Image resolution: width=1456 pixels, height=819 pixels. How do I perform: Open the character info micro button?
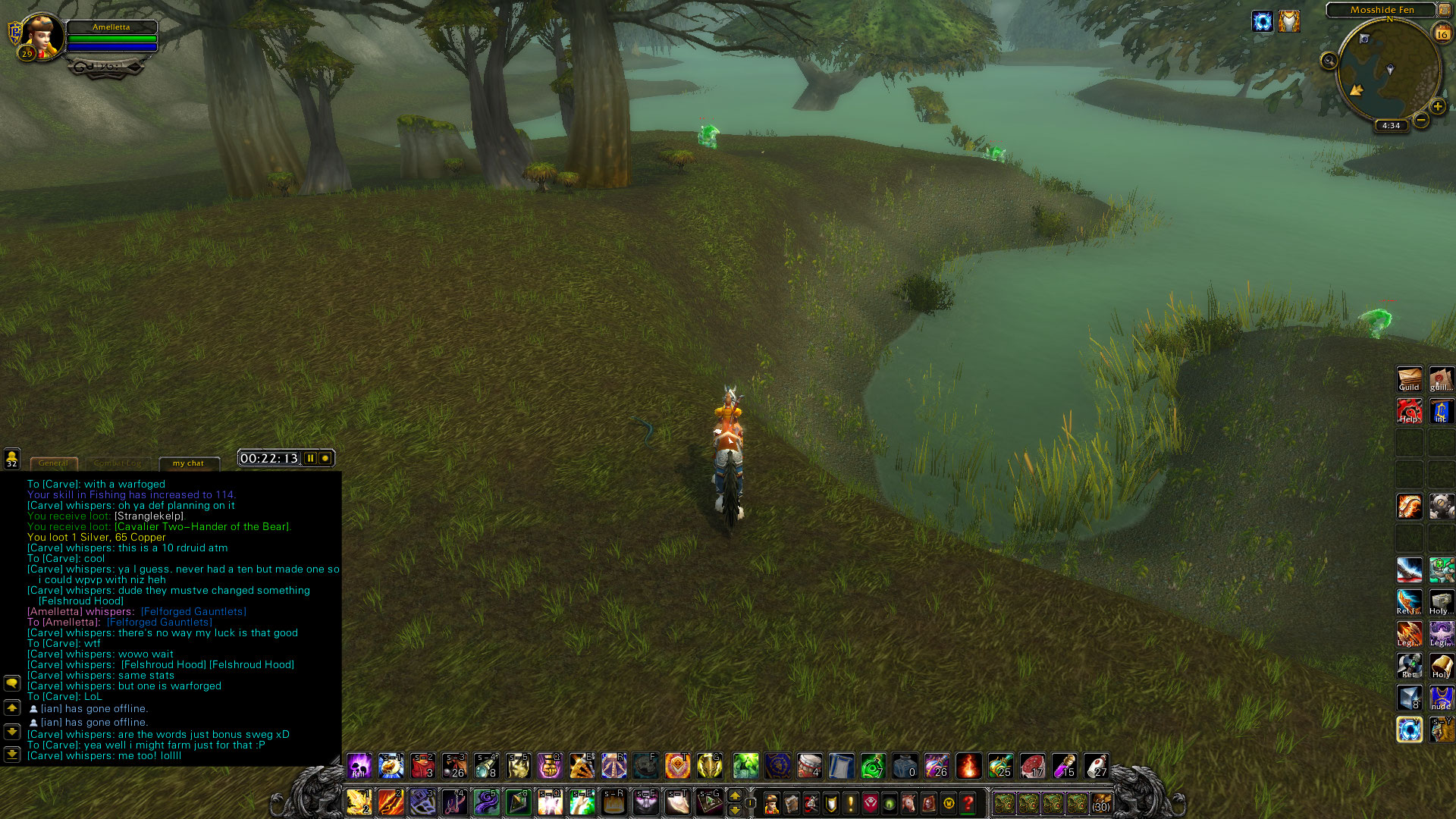pos(772,803)
